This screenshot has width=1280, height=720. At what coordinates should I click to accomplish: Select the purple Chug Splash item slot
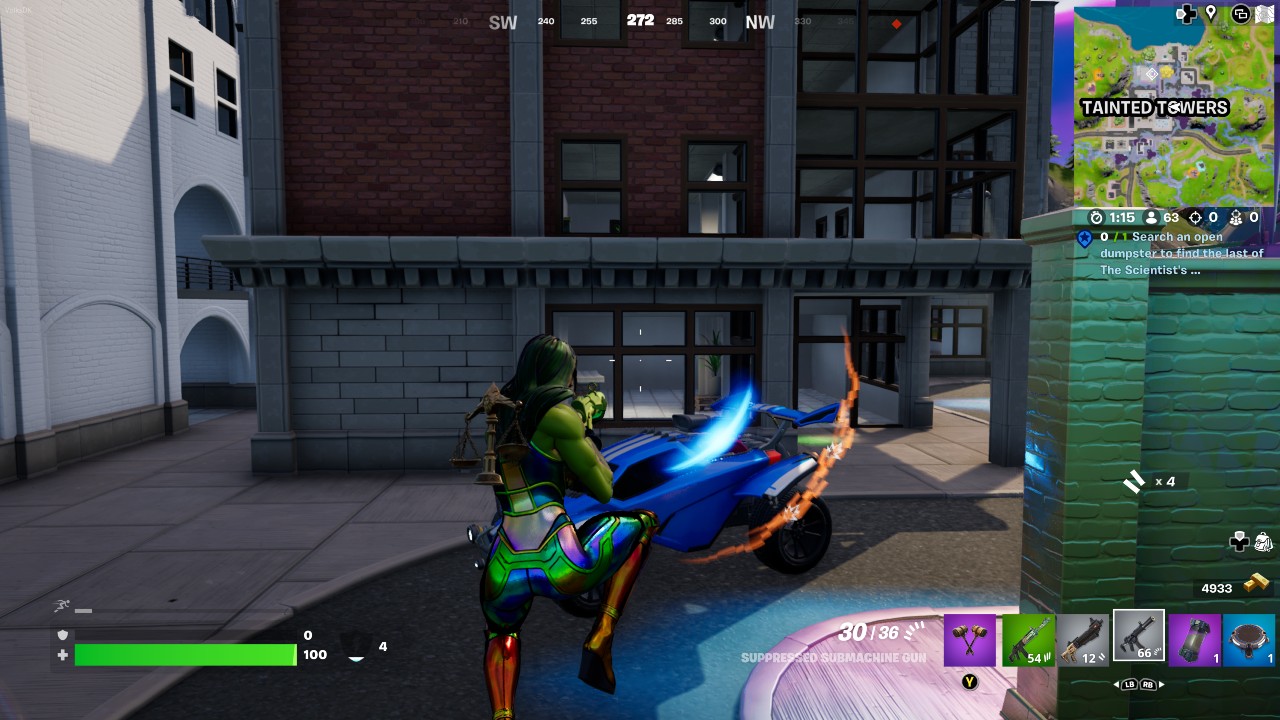click(x=1195, y=640)
